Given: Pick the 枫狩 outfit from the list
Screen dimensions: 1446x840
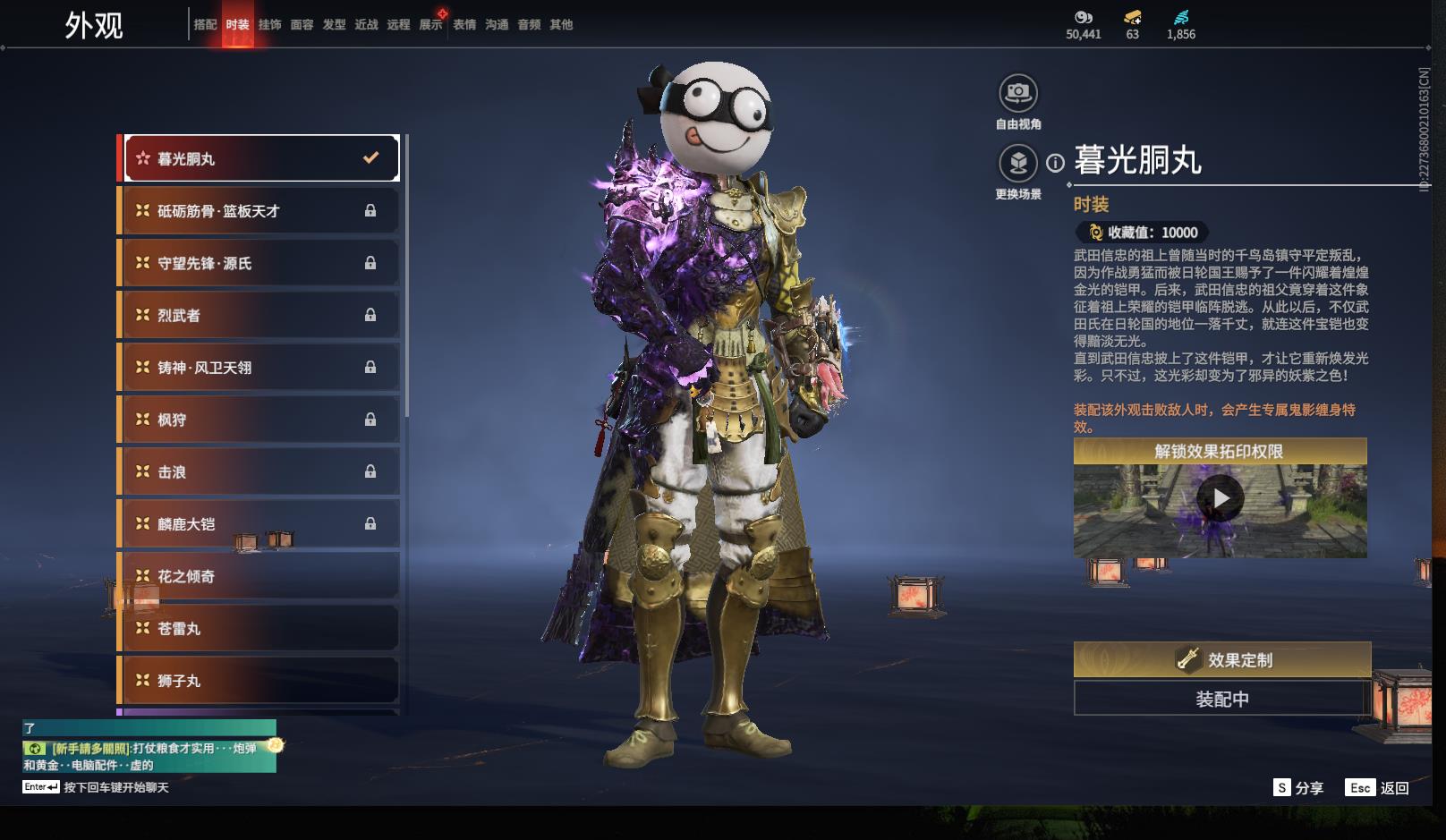Looking at the screenshot, I should coord(260,420).
